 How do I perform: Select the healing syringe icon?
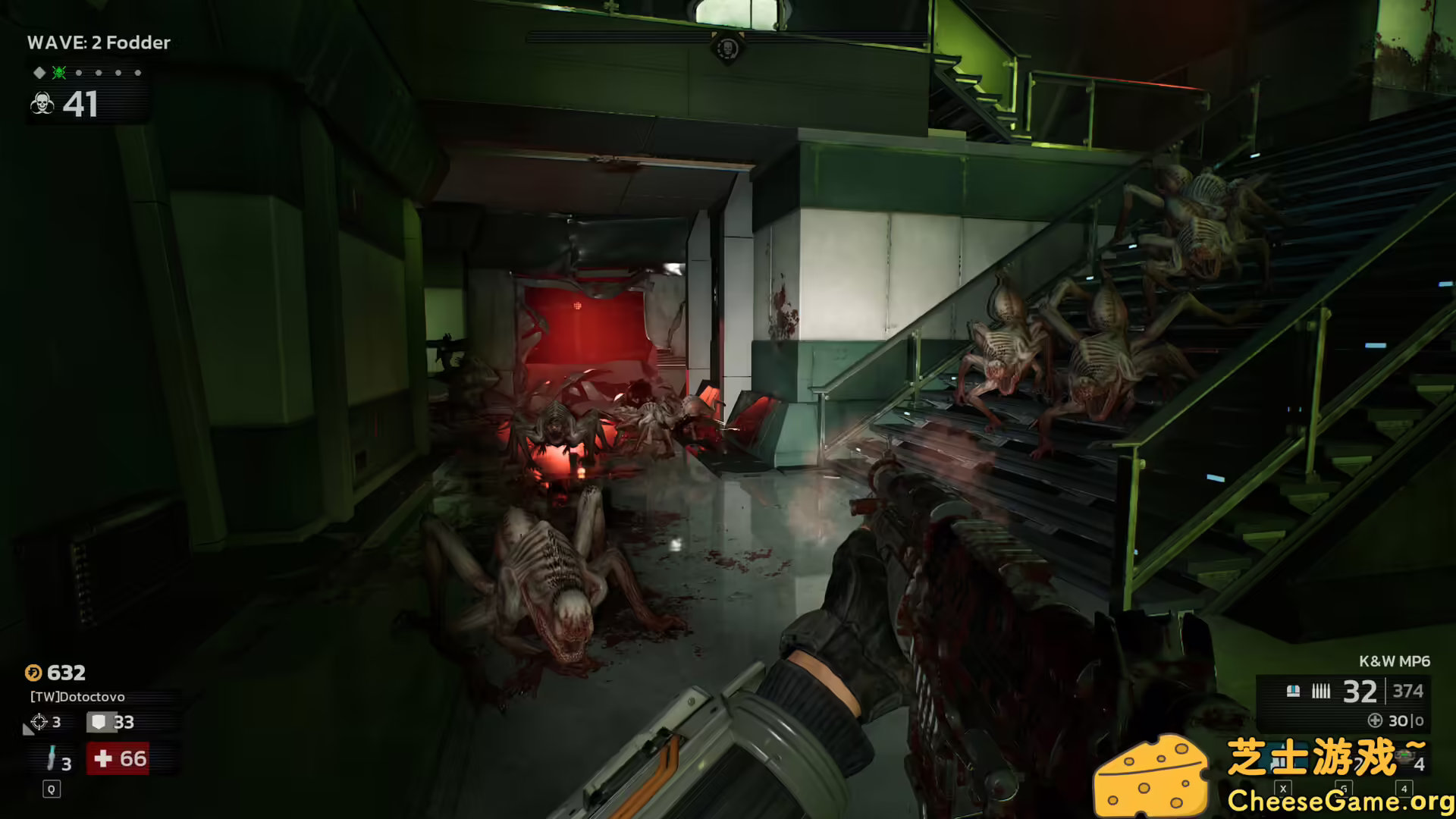52,758
